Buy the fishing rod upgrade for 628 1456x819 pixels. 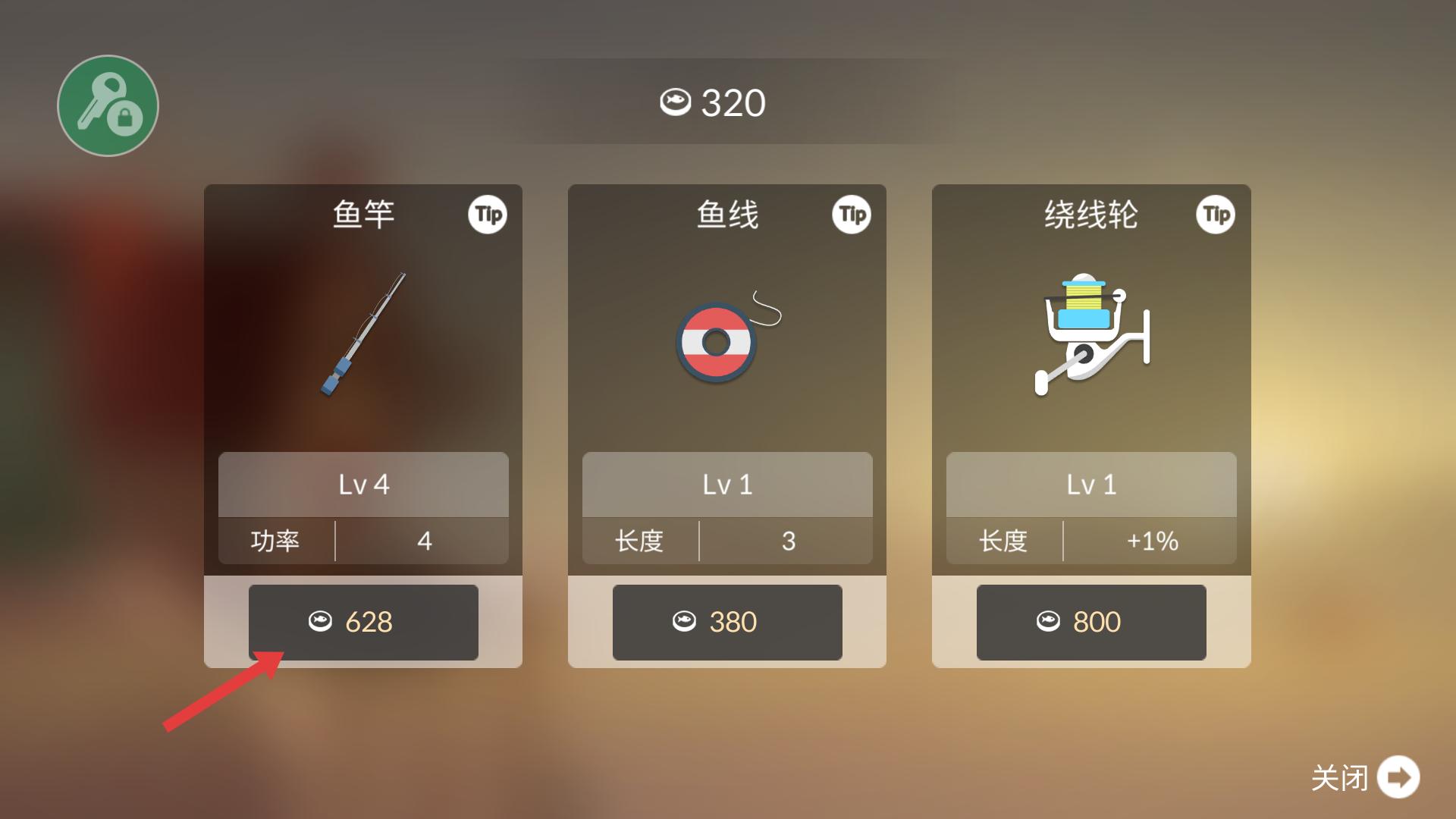363,622
